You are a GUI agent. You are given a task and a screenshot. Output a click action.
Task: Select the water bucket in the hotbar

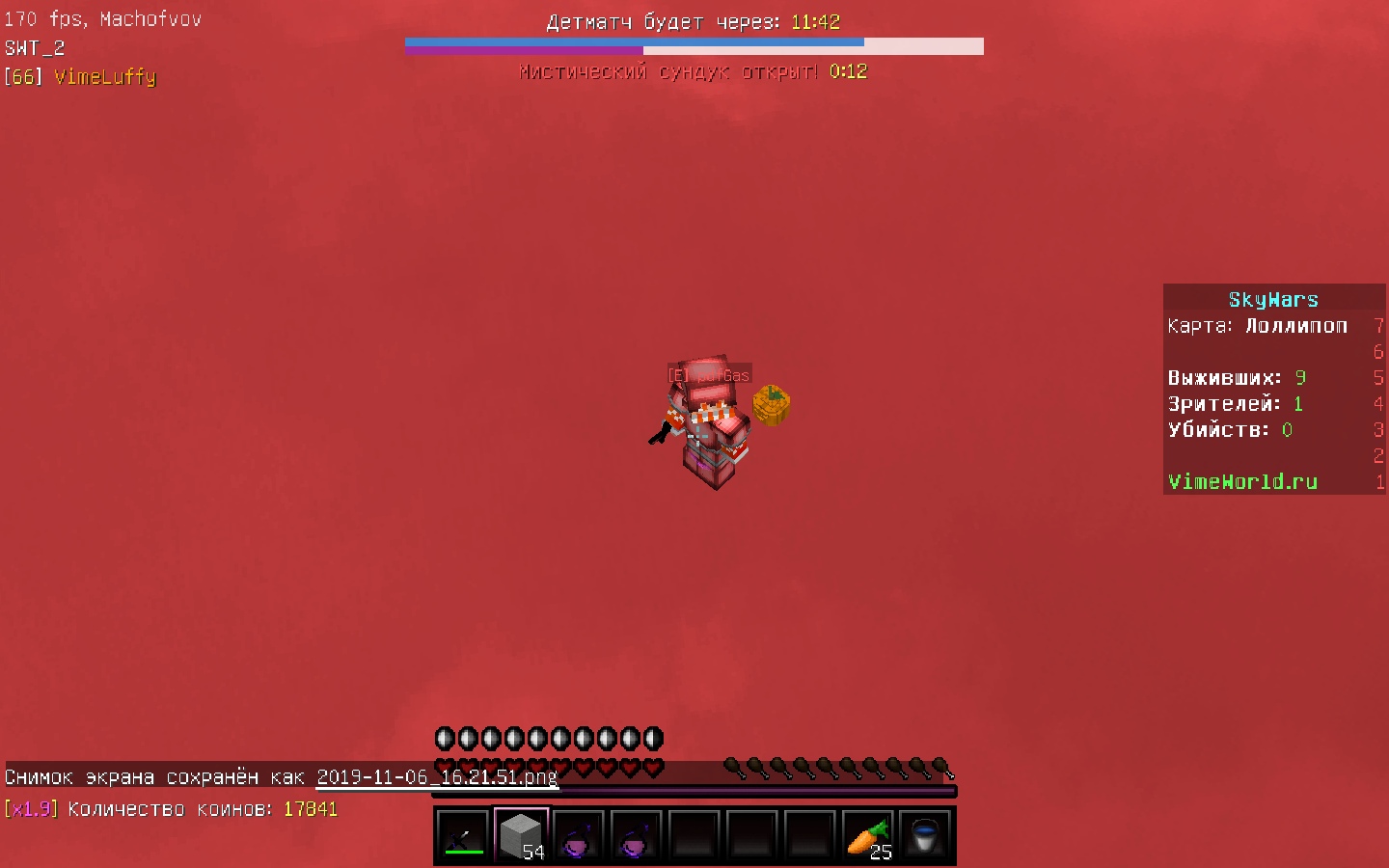coord(925,835)
